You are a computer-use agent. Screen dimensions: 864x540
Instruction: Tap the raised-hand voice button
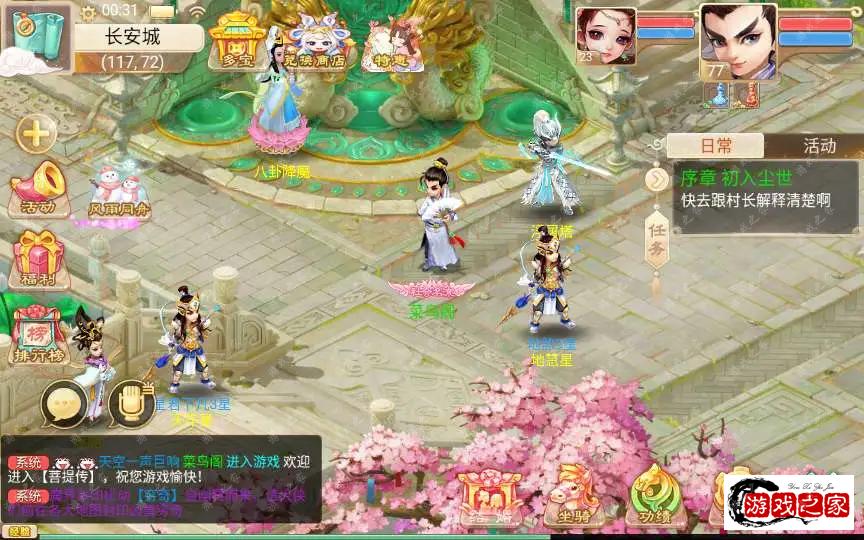click(130, 404)
